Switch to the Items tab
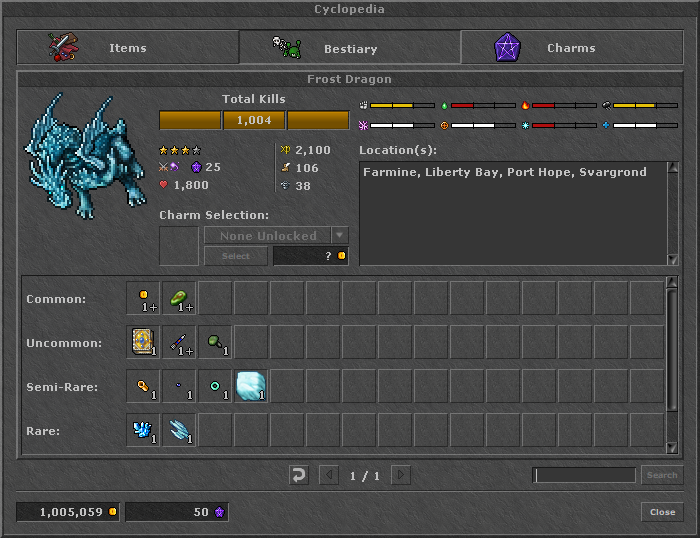The image size is (700, 538). (x=127, y=48)
